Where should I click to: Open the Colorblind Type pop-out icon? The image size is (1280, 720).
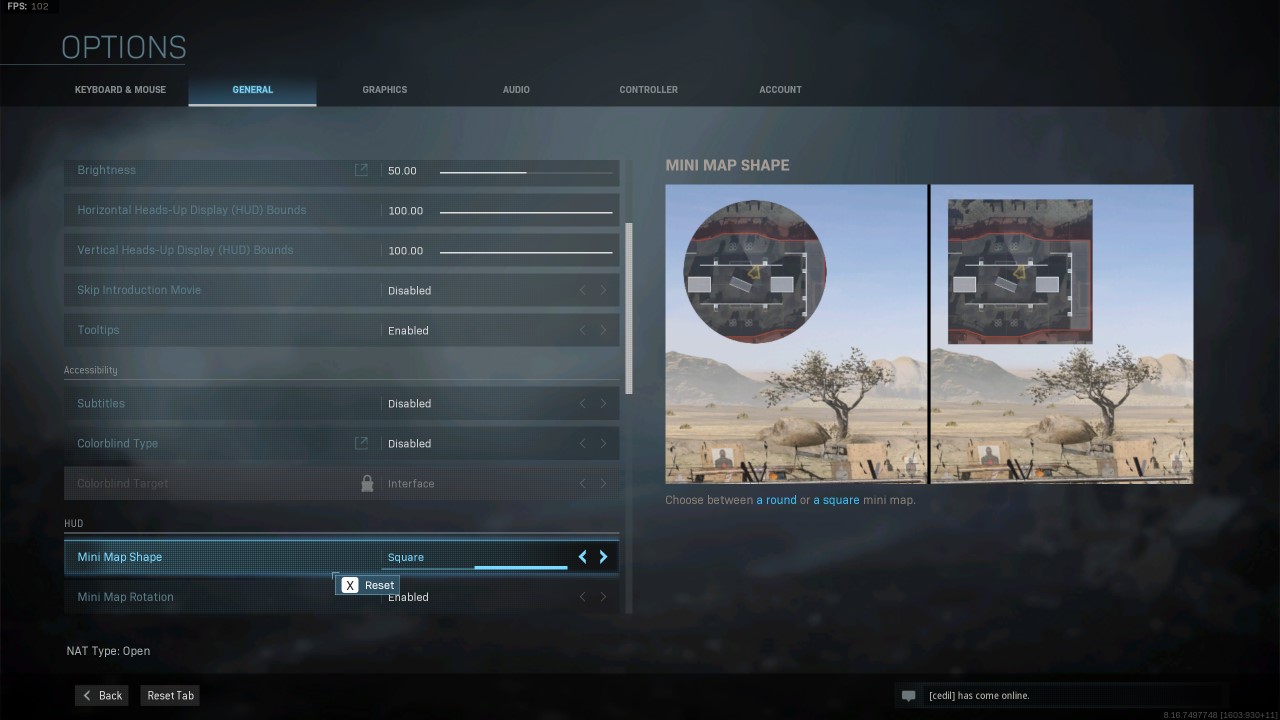(x=360, y=443)
